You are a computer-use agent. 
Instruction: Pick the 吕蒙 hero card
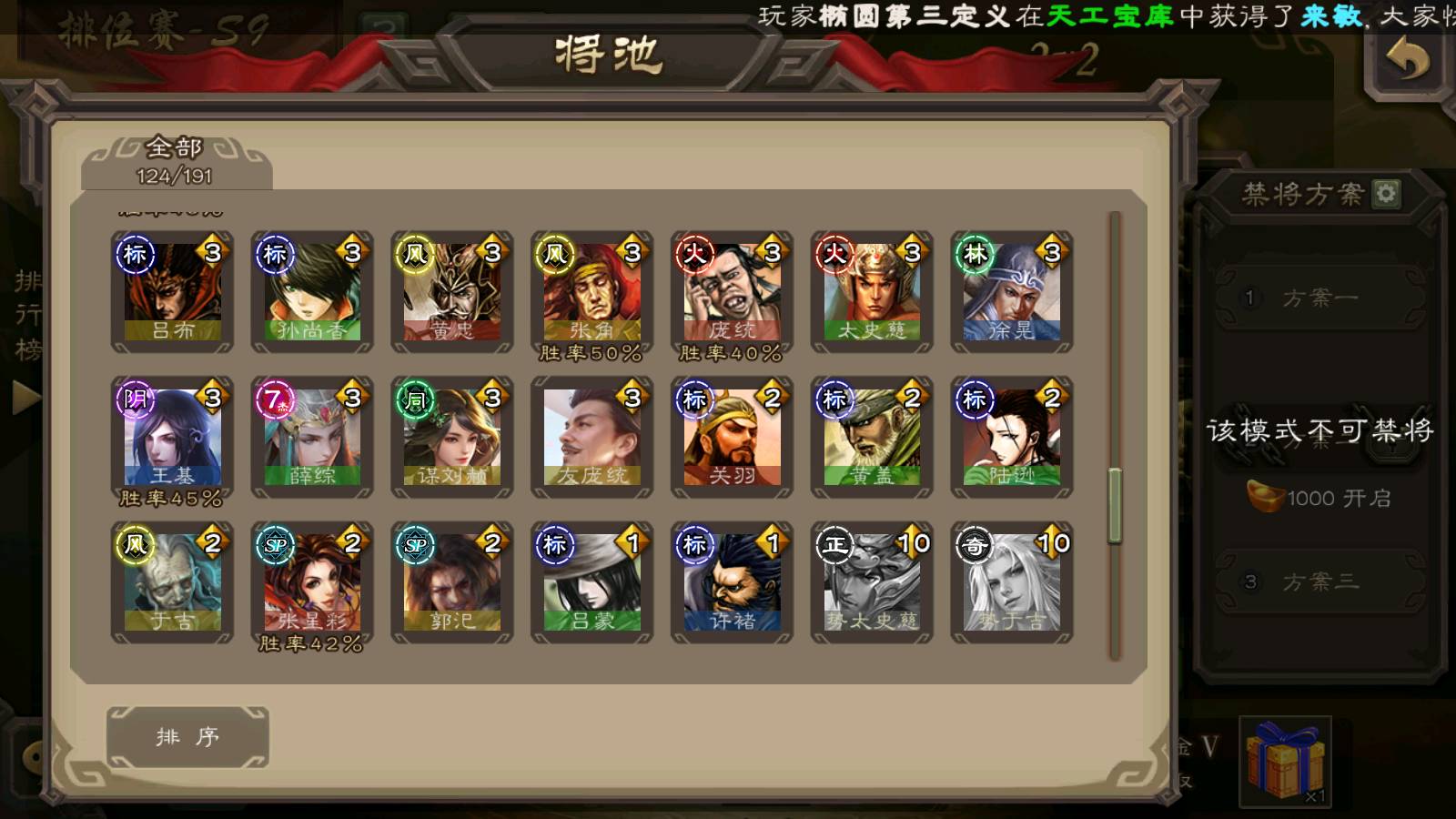tap(592, 582)
